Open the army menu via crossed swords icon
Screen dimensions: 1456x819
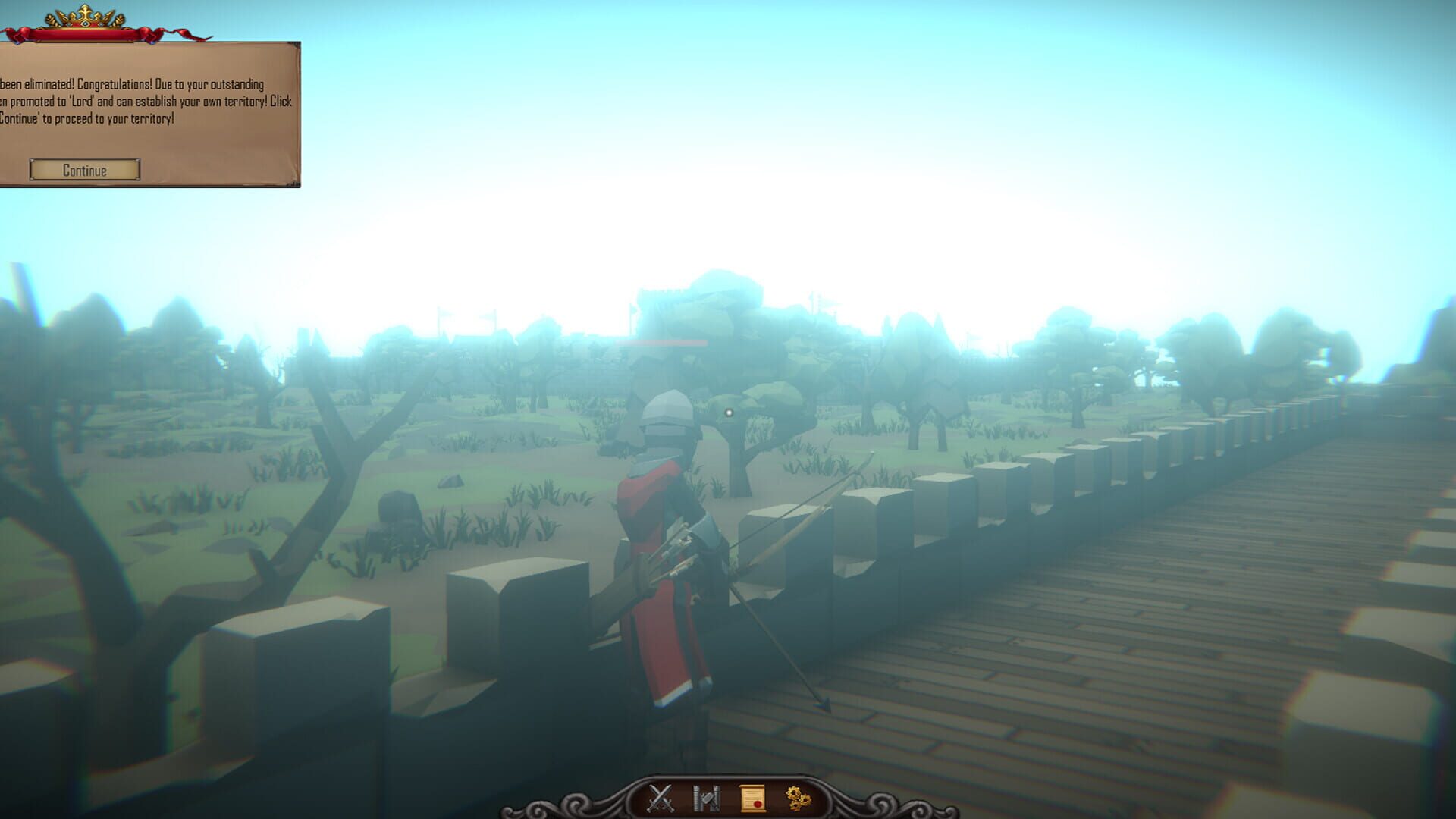pyautogui.click(x=660, y=797)
